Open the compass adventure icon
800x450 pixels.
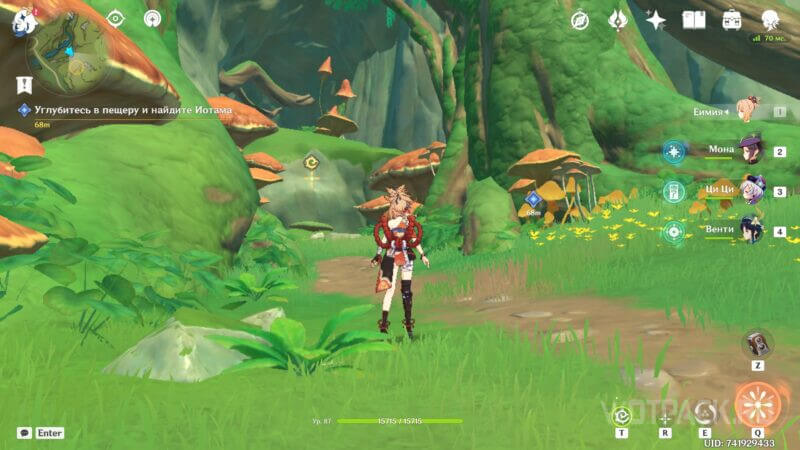[580, 20]
